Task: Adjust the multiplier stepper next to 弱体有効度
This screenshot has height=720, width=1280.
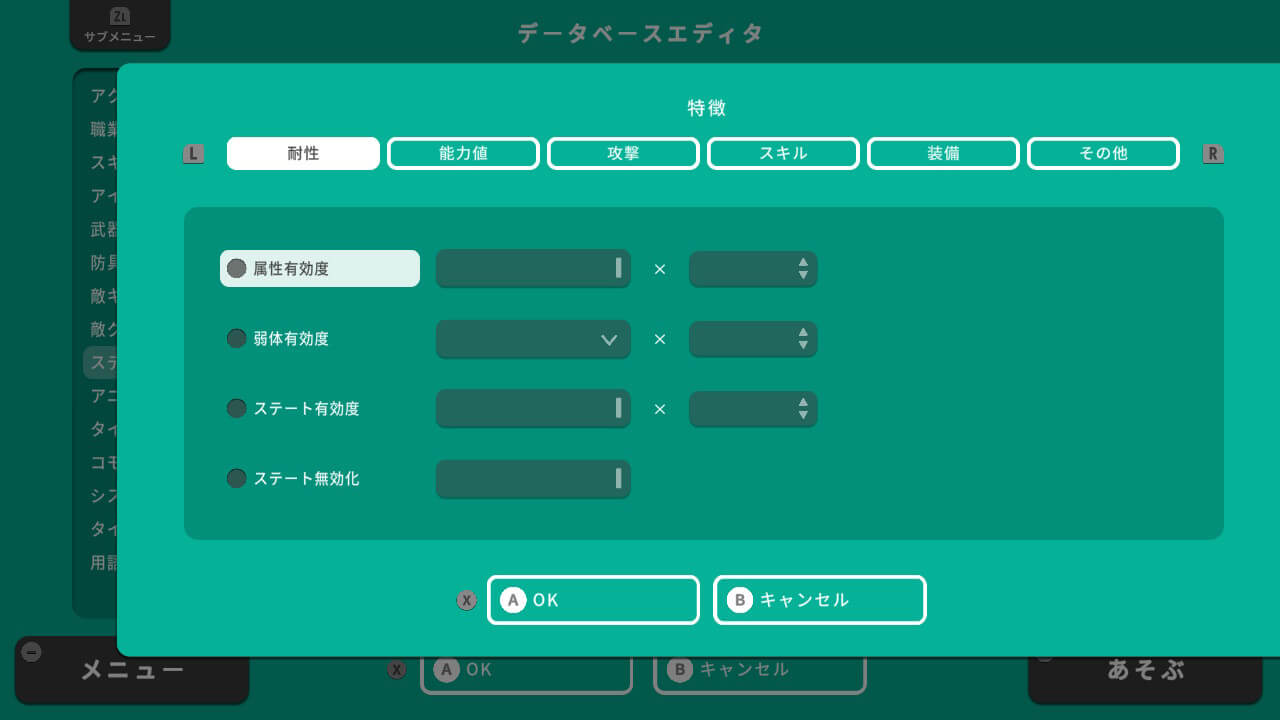Action: coord(753,339)
